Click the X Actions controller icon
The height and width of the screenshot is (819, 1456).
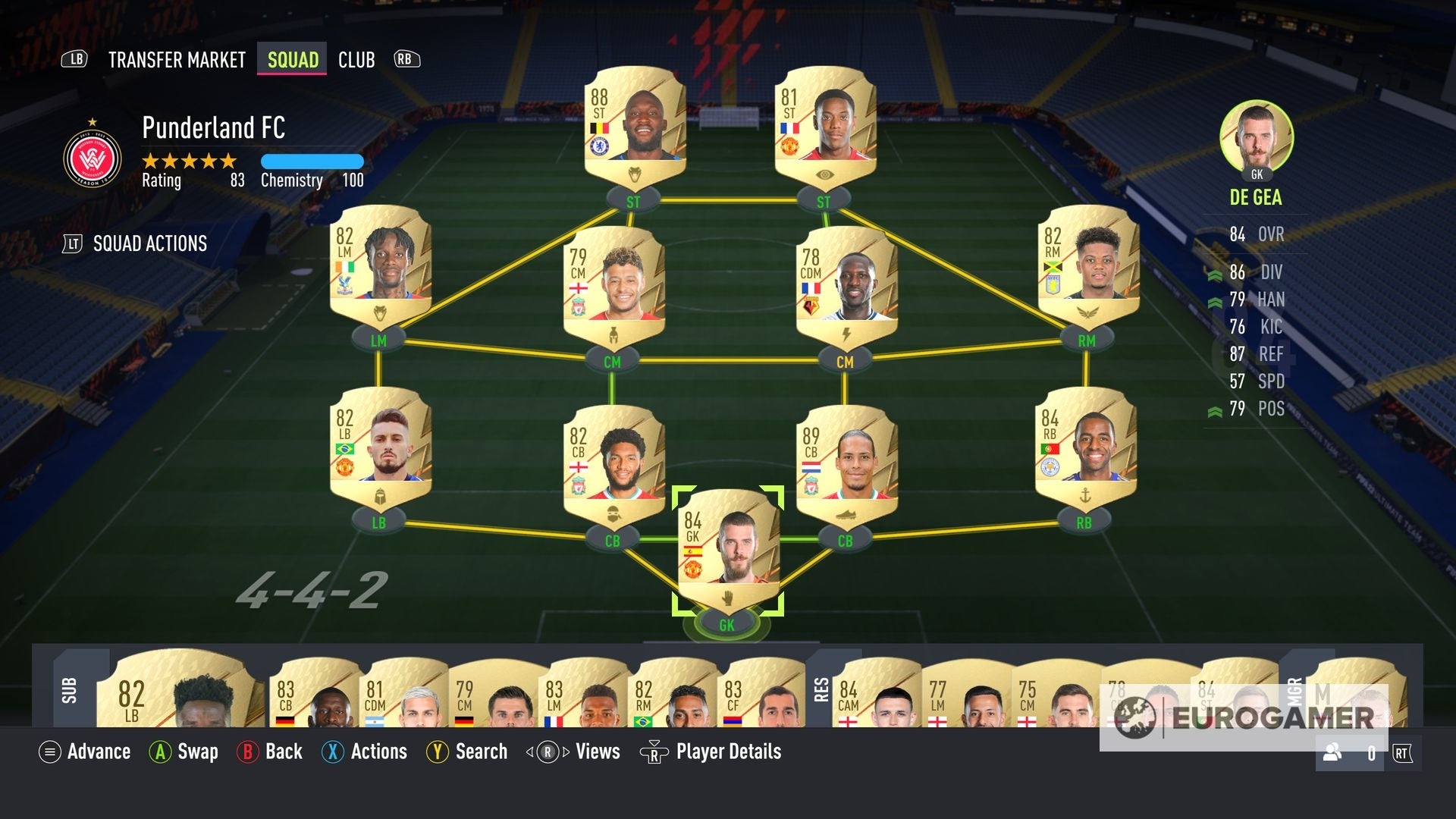coord(332,752)
